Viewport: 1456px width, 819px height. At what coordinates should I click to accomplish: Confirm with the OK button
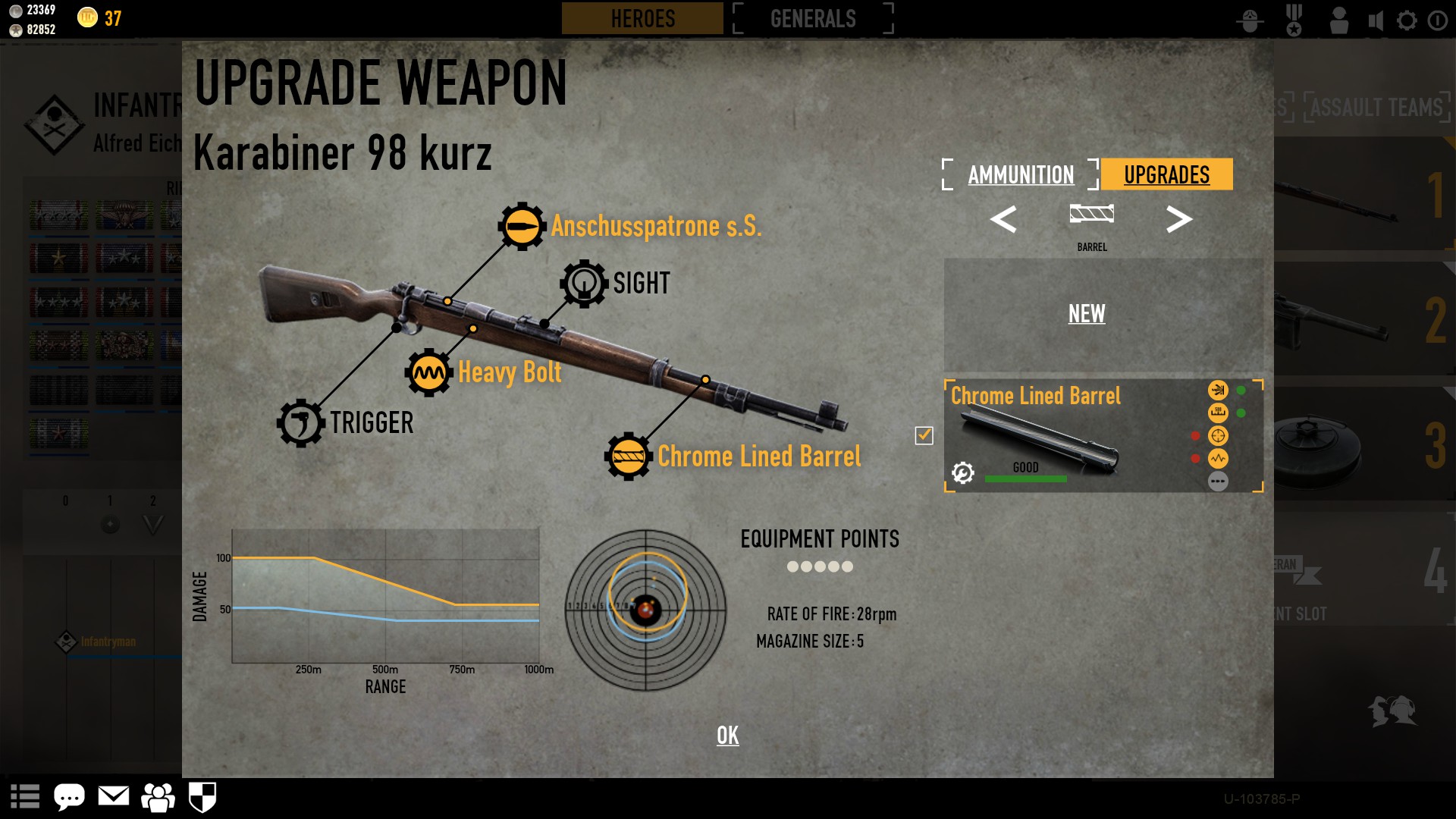(727, 735)
